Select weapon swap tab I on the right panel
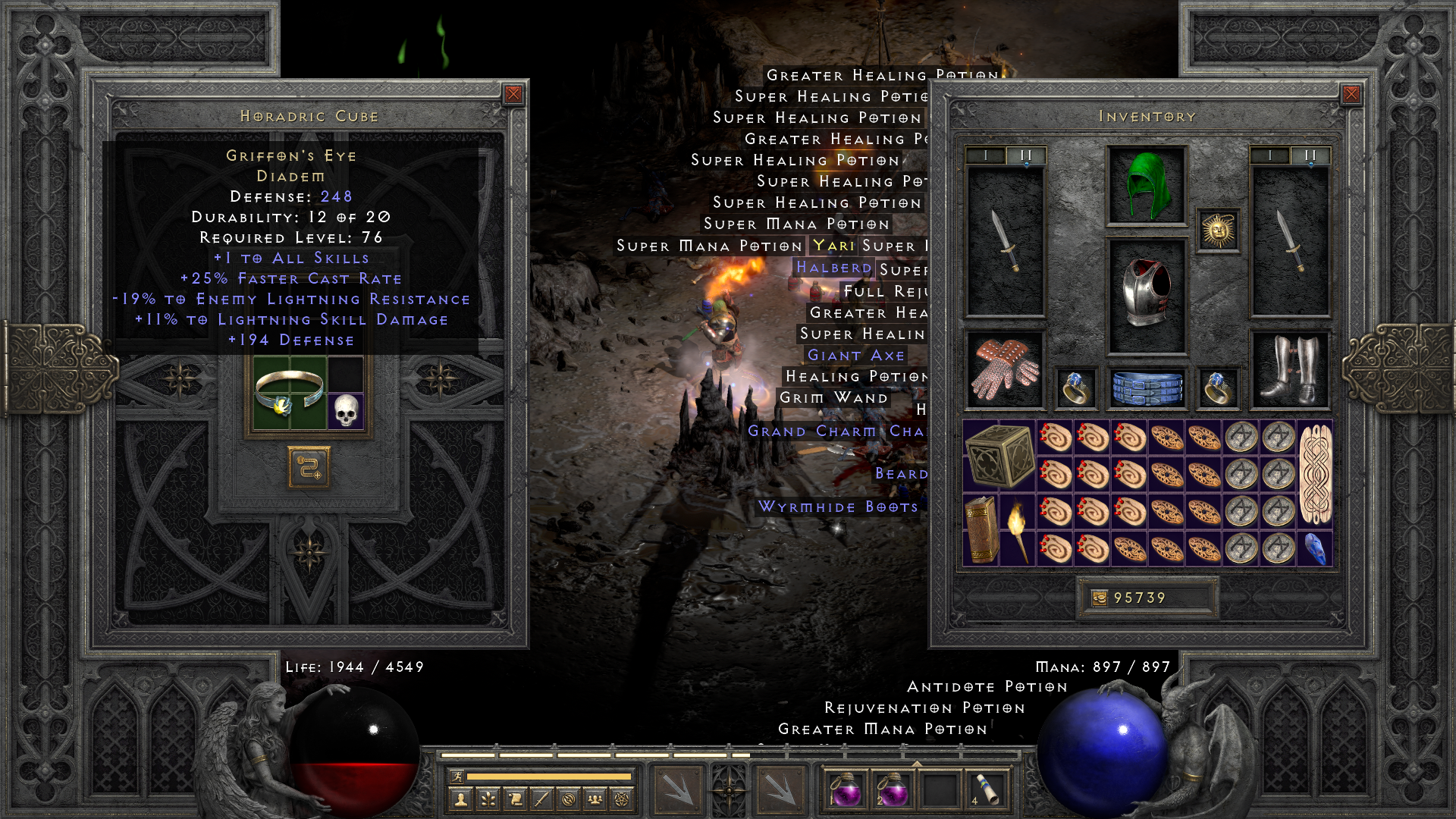The height and width of the screenshot is (819, 1456). [x=1271, y=154]
